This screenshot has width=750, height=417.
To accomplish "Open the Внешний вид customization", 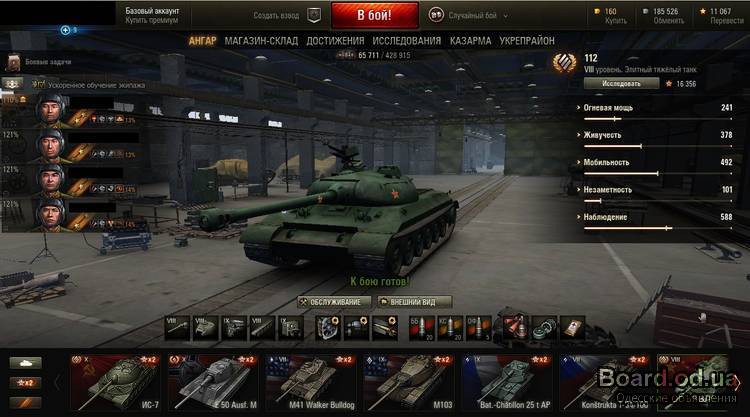I will pyautogui.click(x=412, y=301).
